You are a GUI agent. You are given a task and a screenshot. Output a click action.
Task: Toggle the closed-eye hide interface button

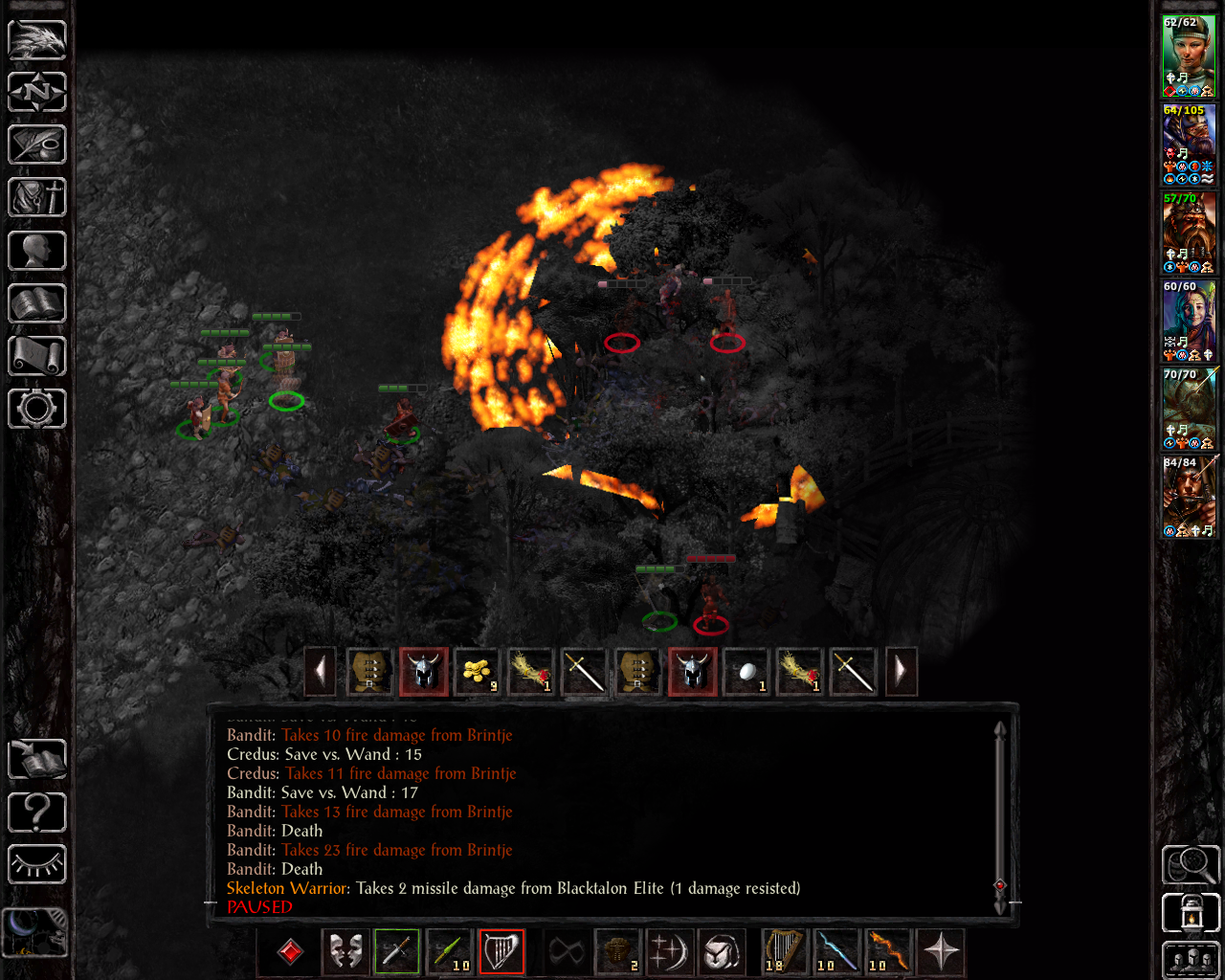click(x=37, y=864)
